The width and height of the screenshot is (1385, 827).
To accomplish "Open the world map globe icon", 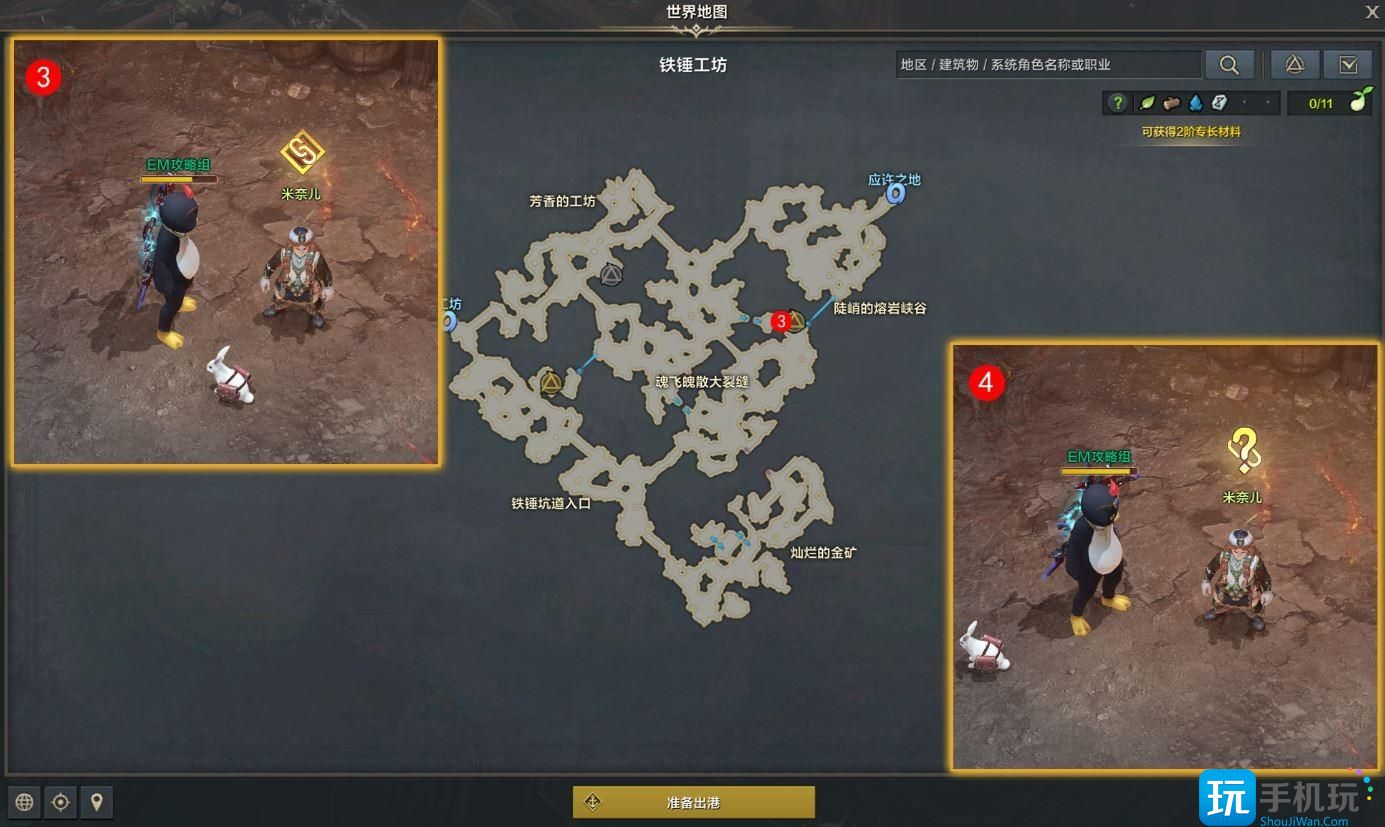I will (x=23, y=802).
